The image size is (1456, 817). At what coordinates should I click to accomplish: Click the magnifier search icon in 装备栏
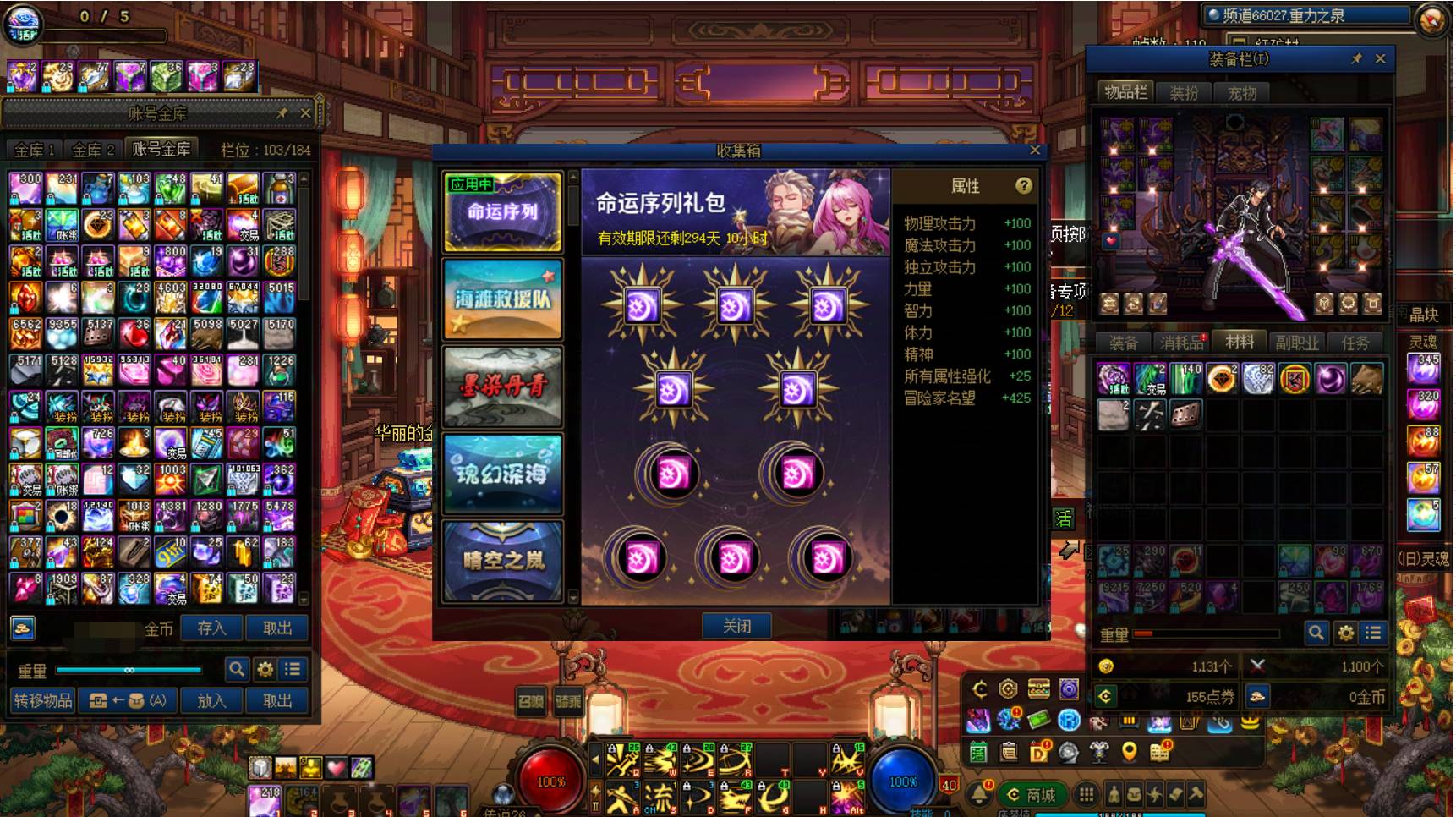1316,632
